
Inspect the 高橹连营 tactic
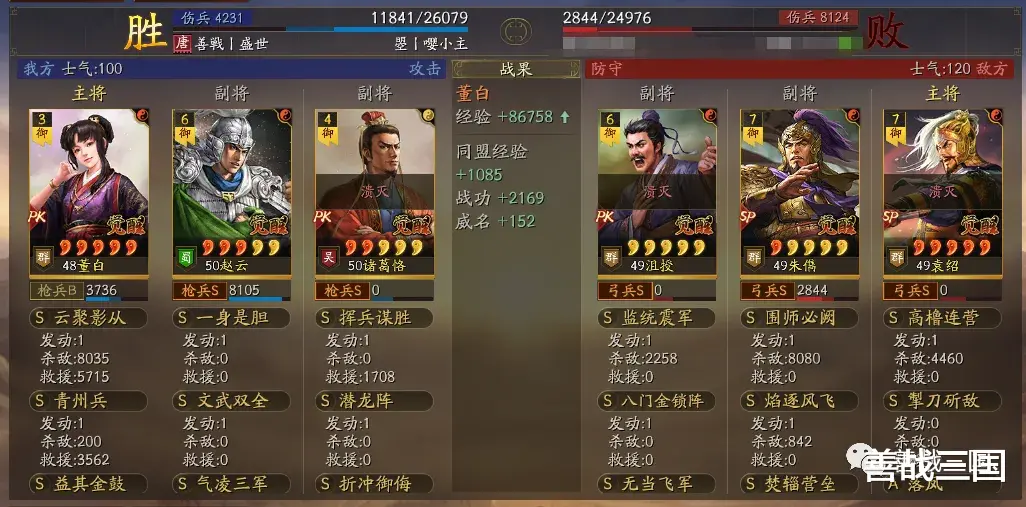[942, 318]
